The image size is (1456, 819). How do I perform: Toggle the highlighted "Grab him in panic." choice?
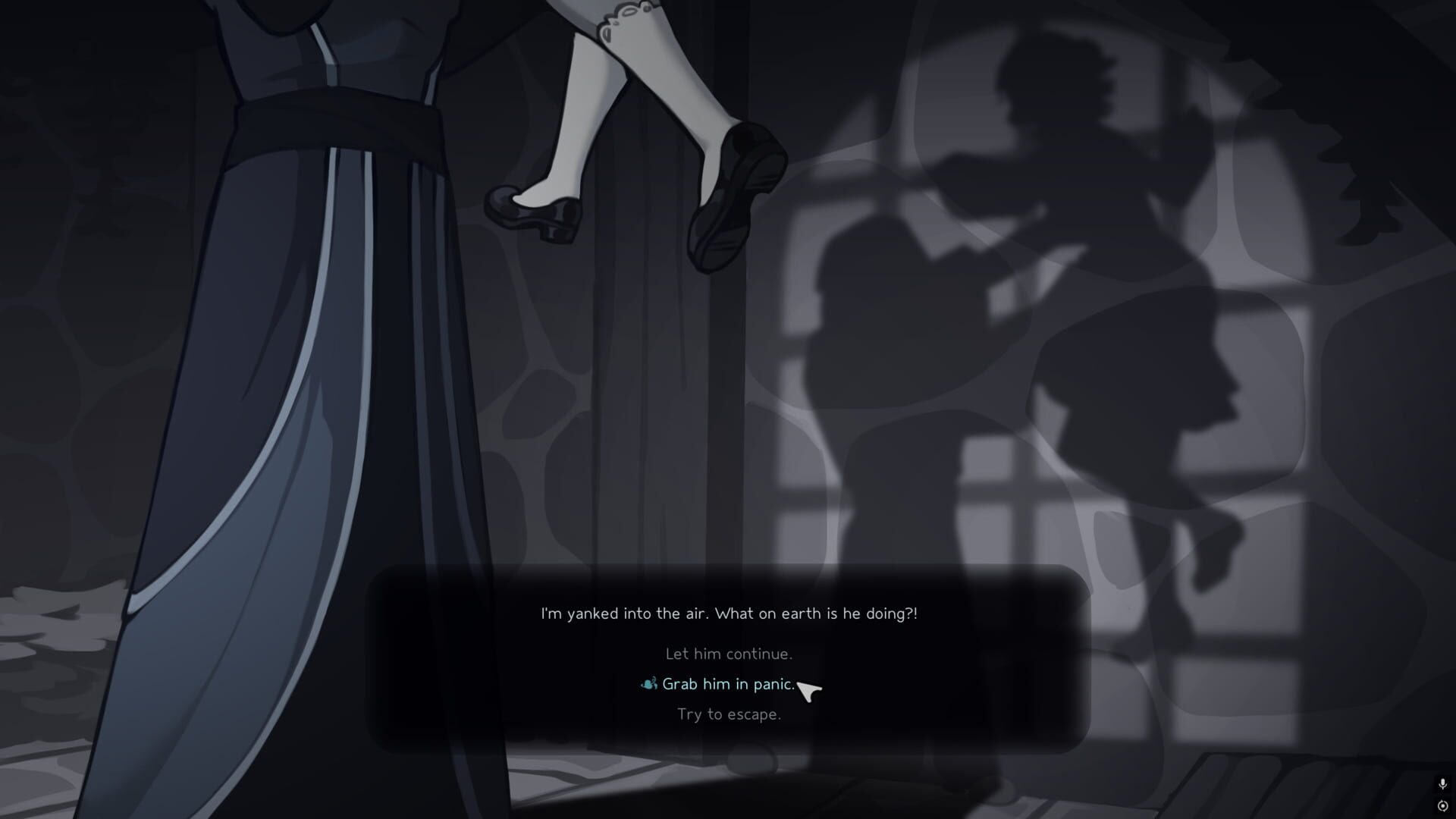pyautogui.click(x=726, y=683)
